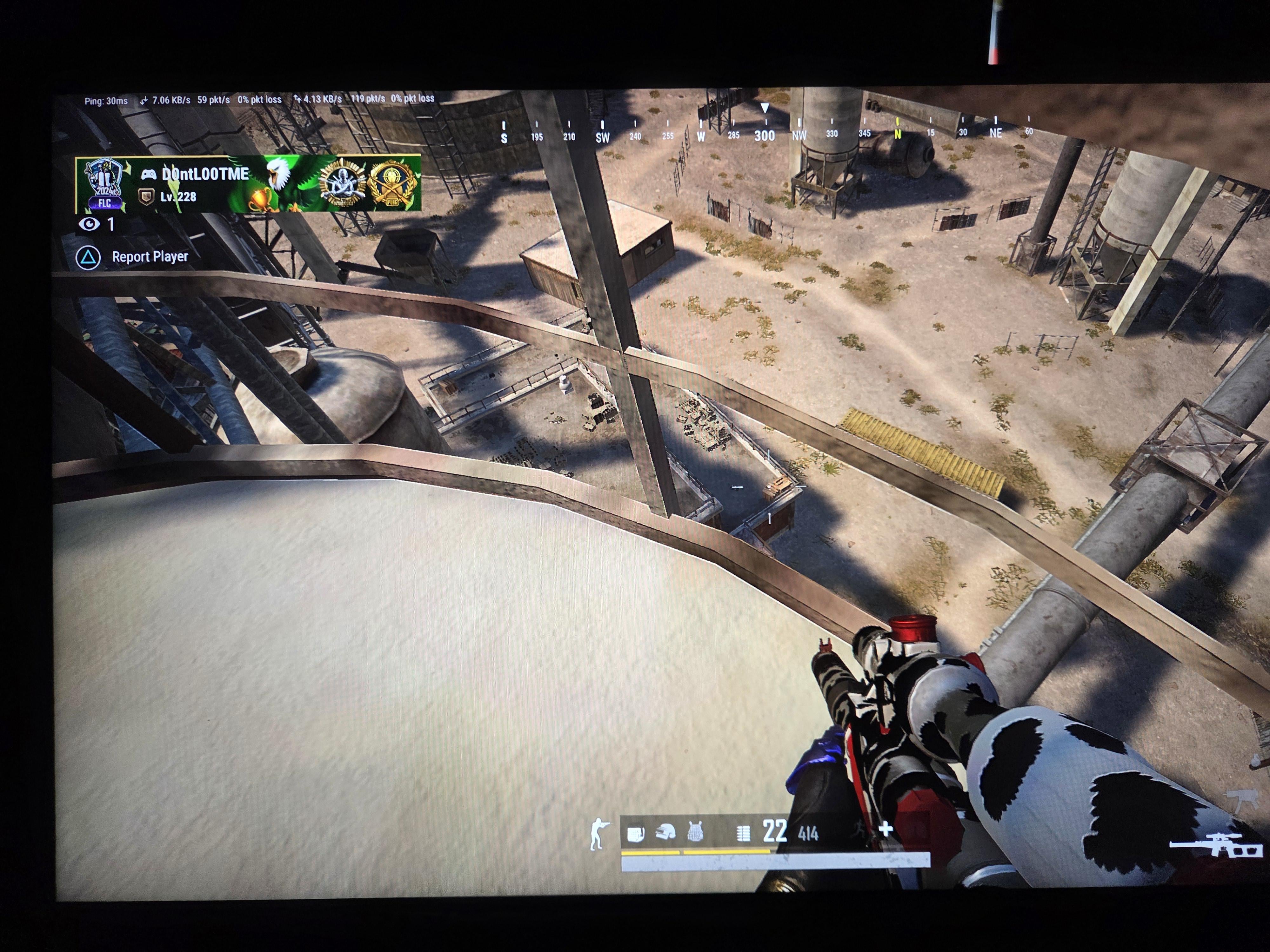Image resolution: width=1270 pixels, height=952 pixels.
Task: Click the armor vest icon in the HUD
Action: (x=695, y=832)
